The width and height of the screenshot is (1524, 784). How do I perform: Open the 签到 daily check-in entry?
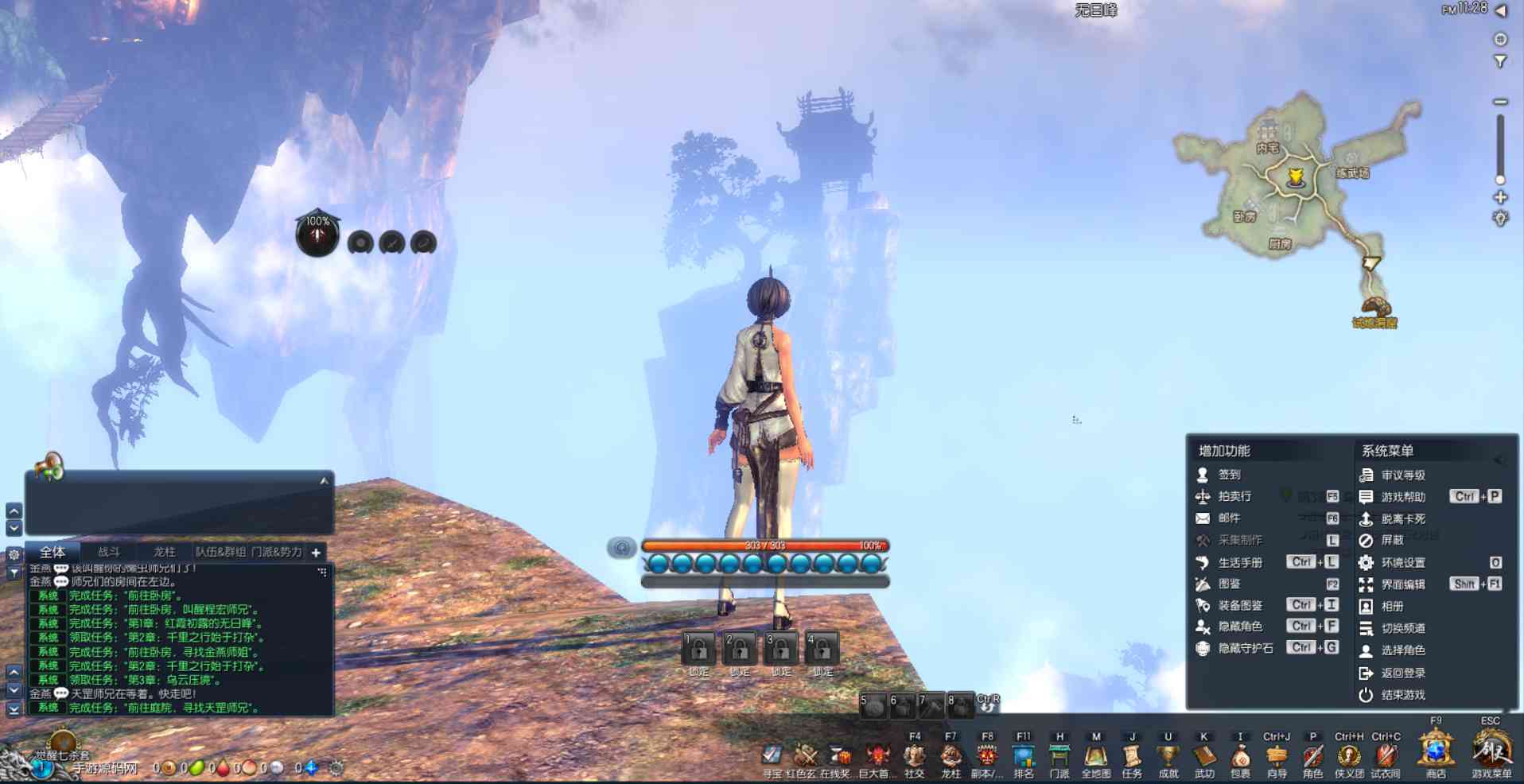[x=1229, y=475]
